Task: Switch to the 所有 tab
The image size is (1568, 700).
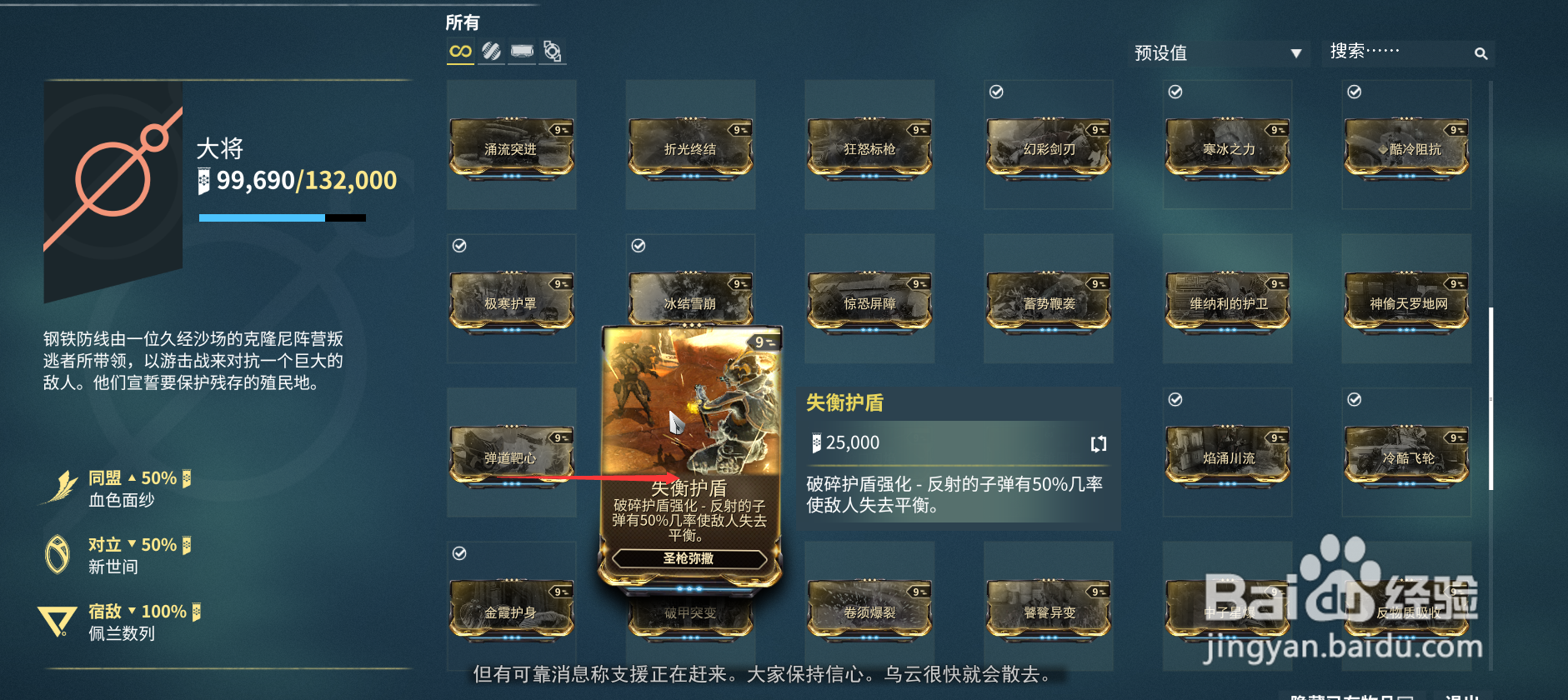Action: 463,22
